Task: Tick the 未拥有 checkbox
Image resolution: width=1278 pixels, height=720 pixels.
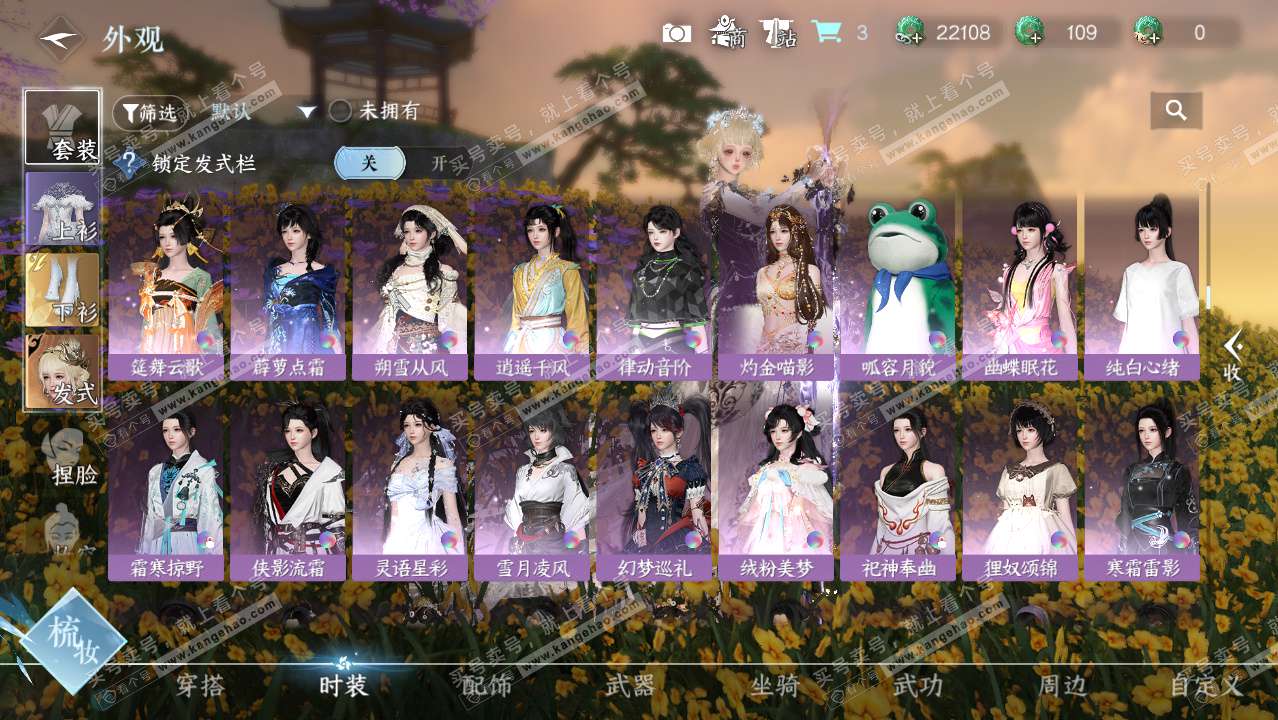Action: [341, 112]
